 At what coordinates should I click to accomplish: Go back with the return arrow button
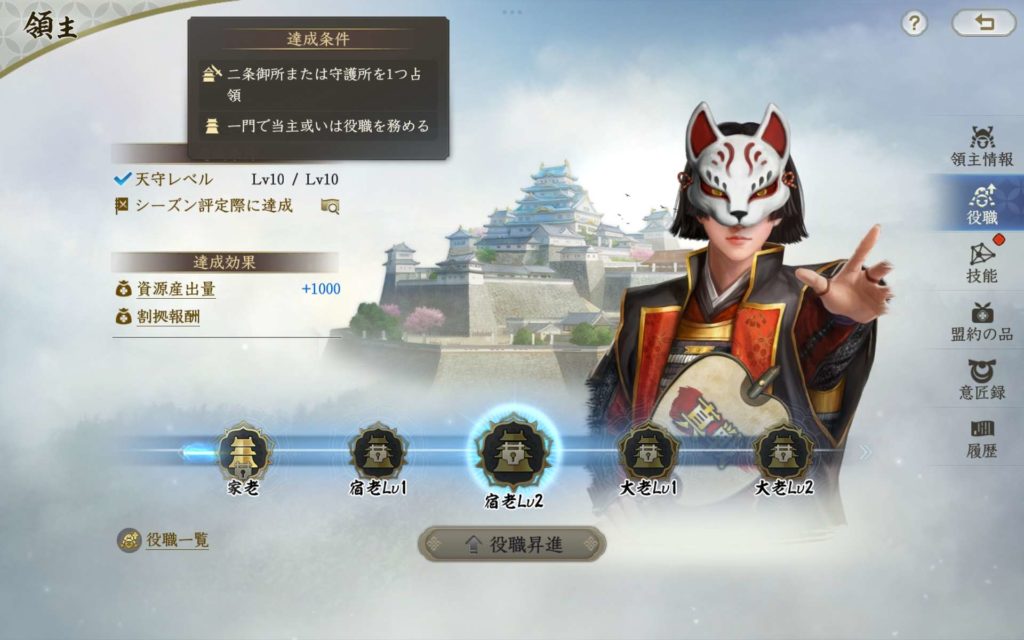click(983, 23)
